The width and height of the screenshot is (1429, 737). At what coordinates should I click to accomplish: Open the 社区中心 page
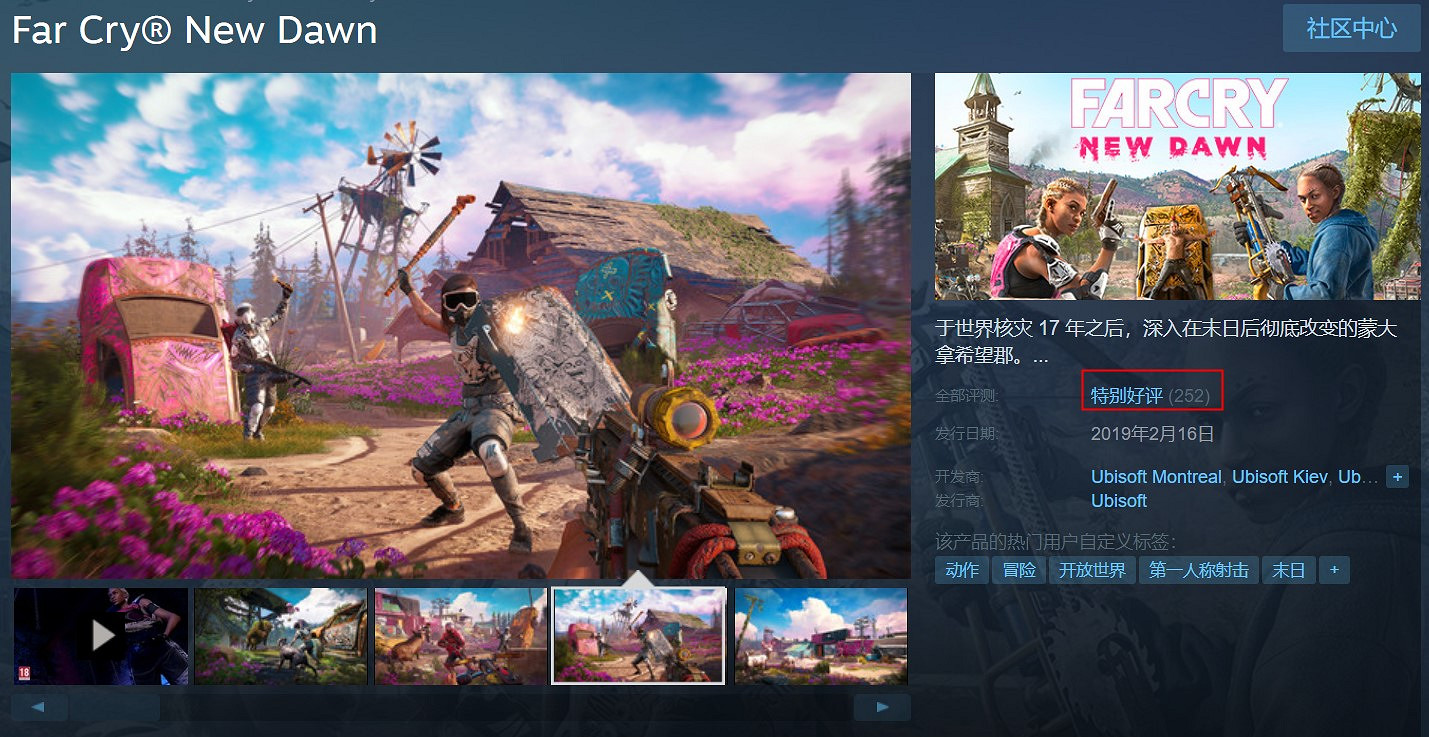(1351, 28)
